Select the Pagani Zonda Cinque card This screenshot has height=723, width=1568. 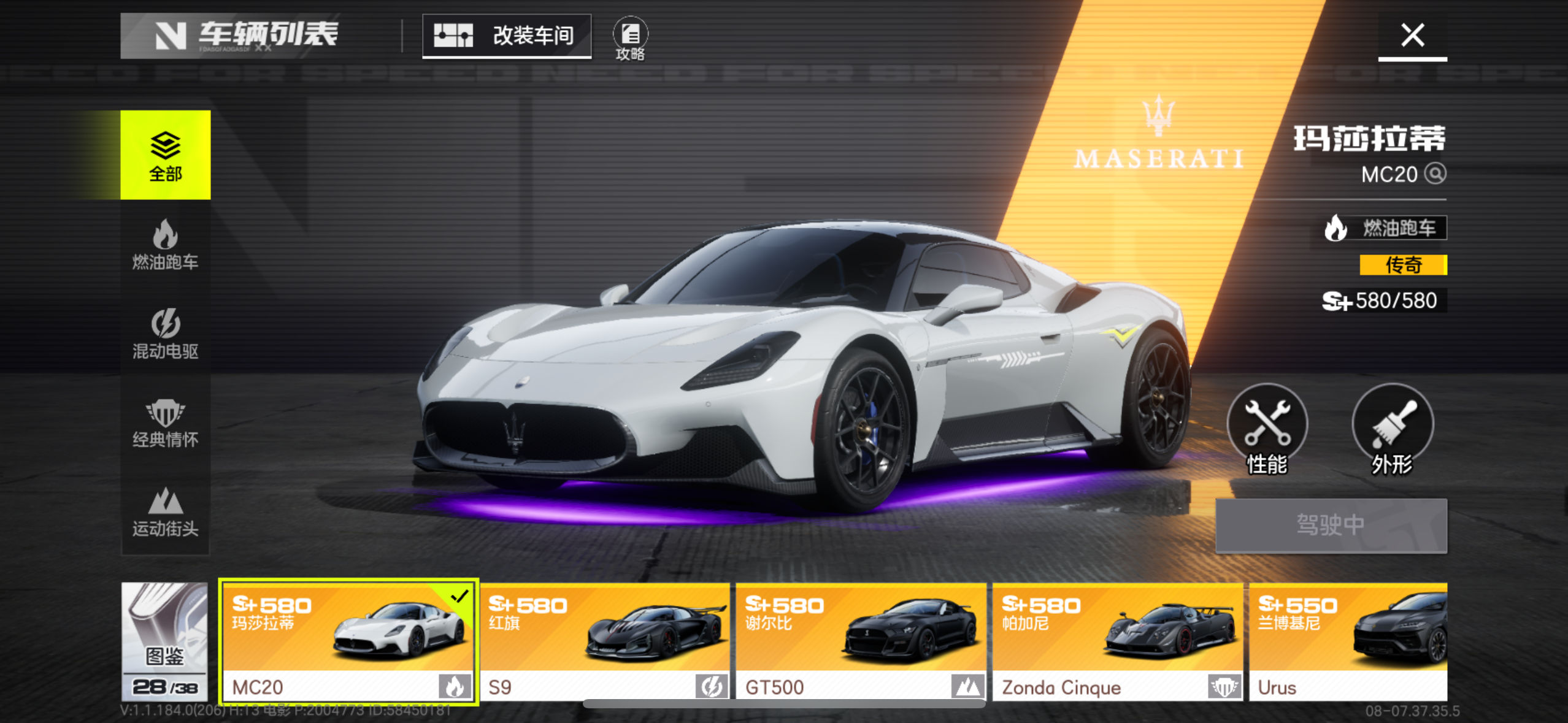[x=1117, y=641]
